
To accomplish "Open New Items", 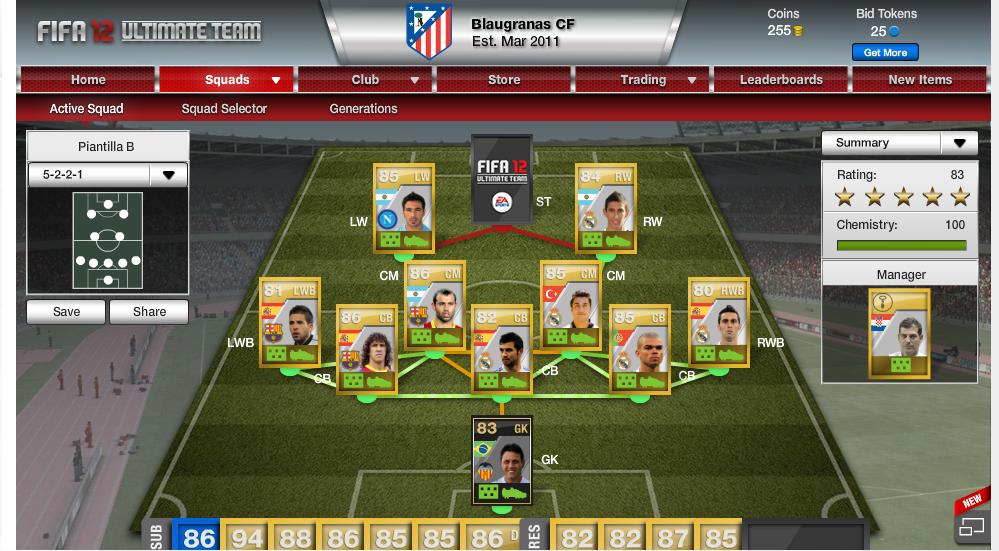I will click(x=920, y=80).
